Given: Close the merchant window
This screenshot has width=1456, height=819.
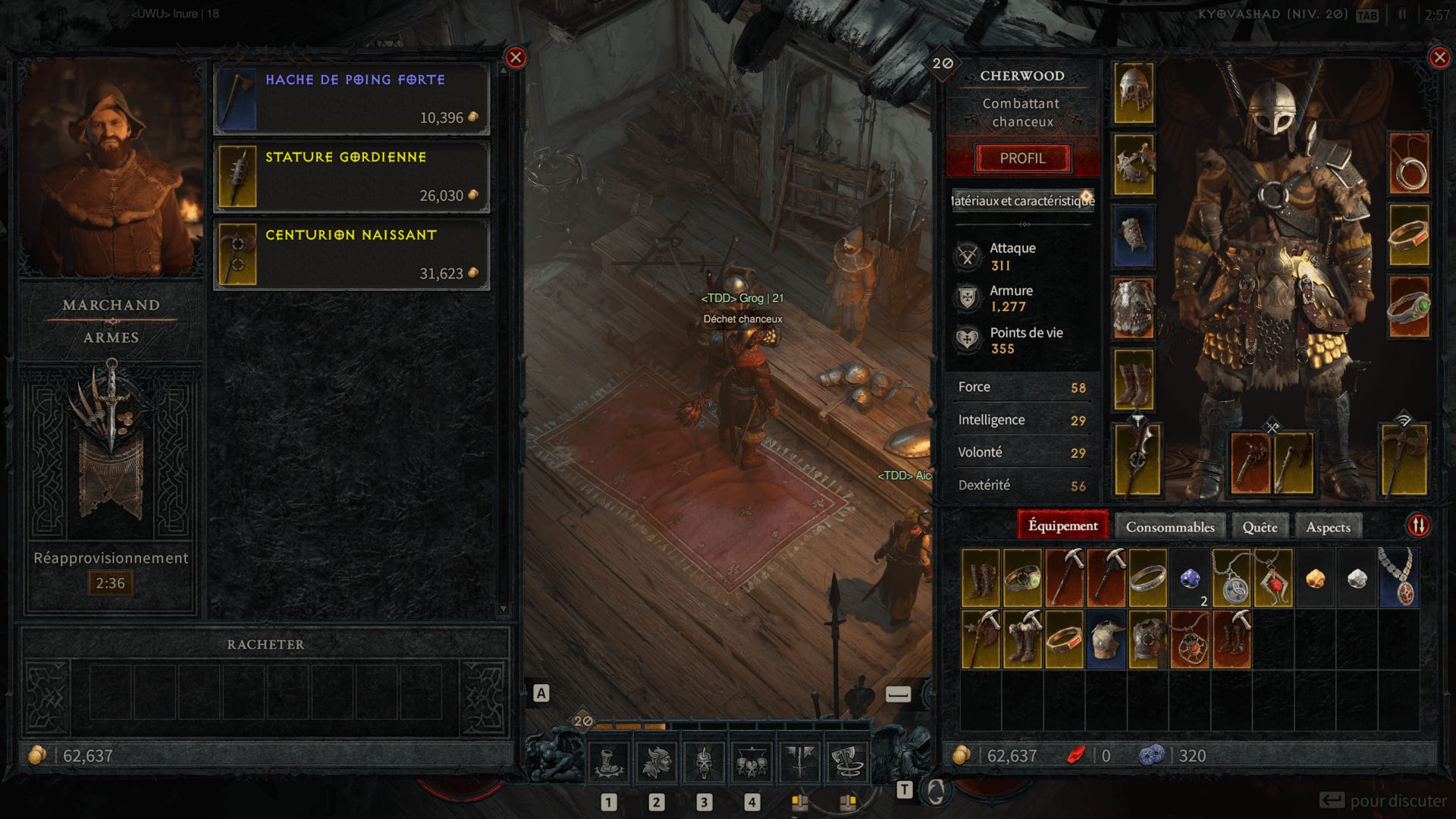Looking at the screenshot, I should [x=516, y=58].
